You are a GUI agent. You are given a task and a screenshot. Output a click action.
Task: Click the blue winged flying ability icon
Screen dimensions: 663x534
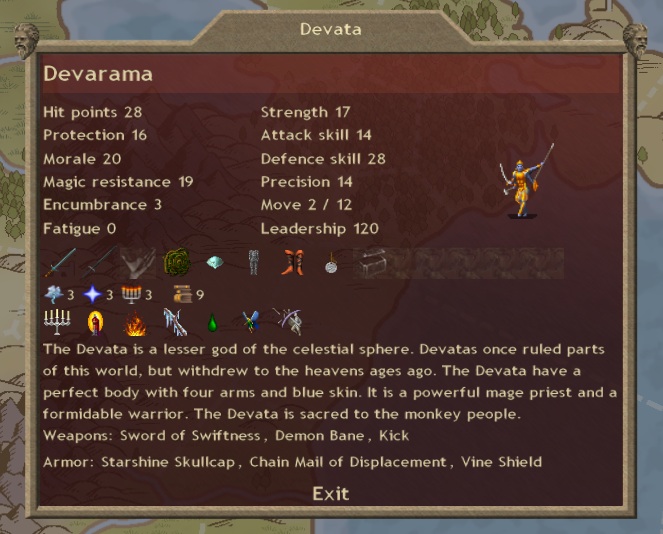tap(249, 322)
